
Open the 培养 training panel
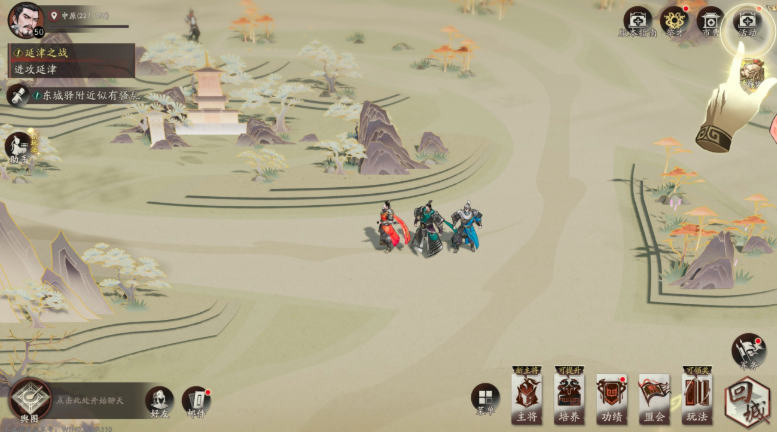(x=569, y=397)
